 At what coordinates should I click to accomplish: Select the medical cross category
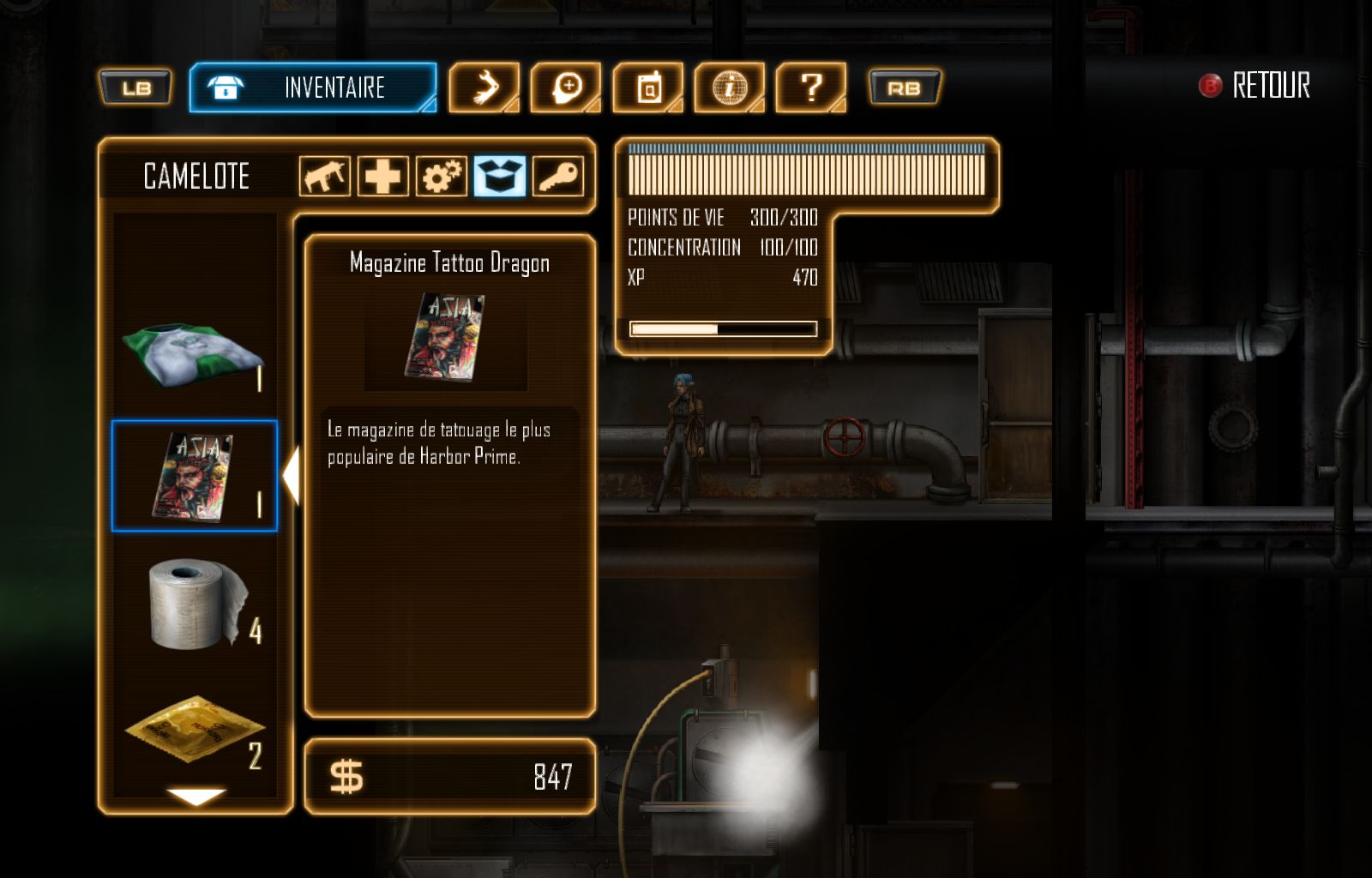pyautogui.click(x=382, y=177)
